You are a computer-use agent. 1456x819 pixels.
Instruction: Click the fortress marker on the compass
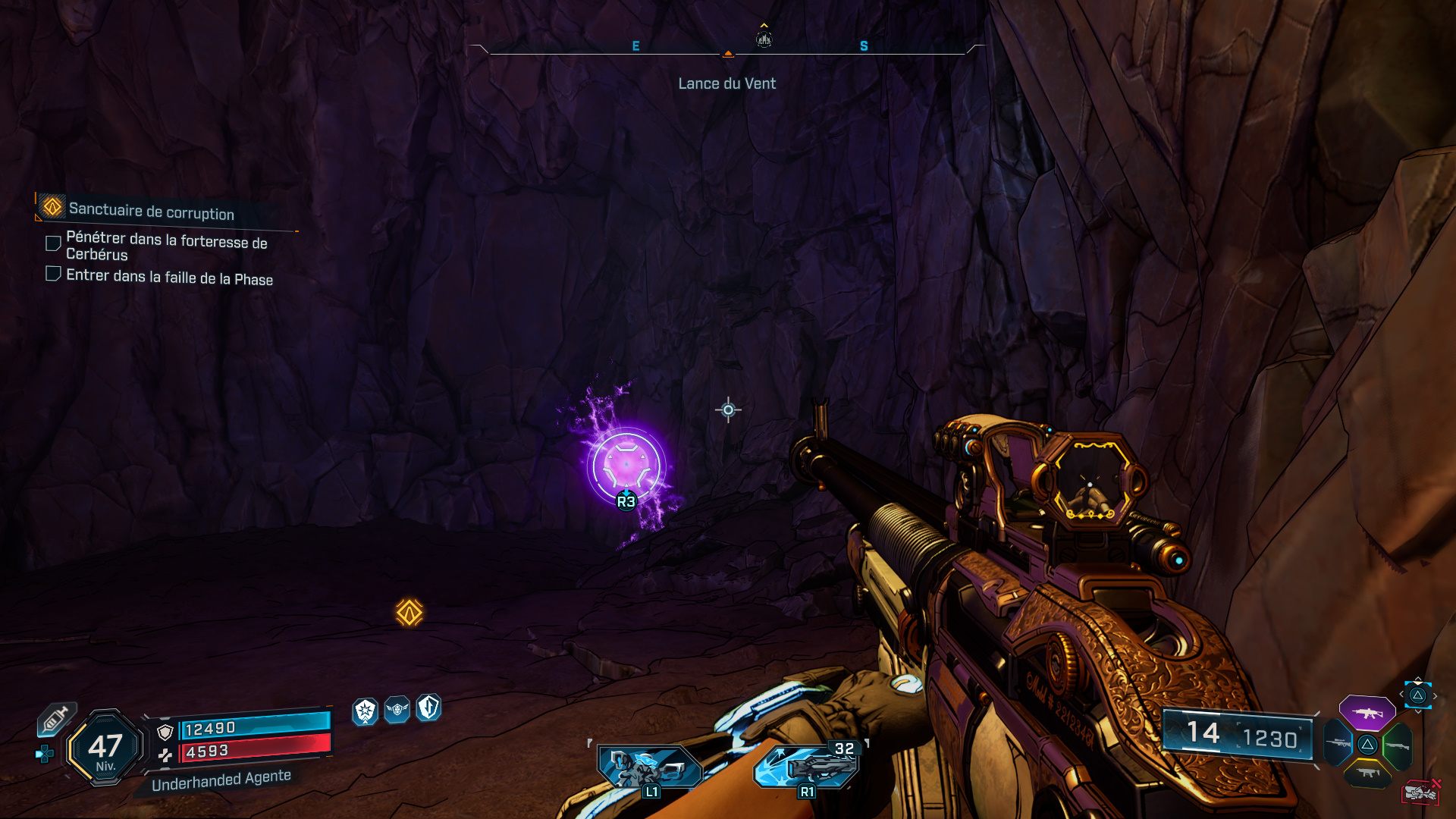pos(764,39)
